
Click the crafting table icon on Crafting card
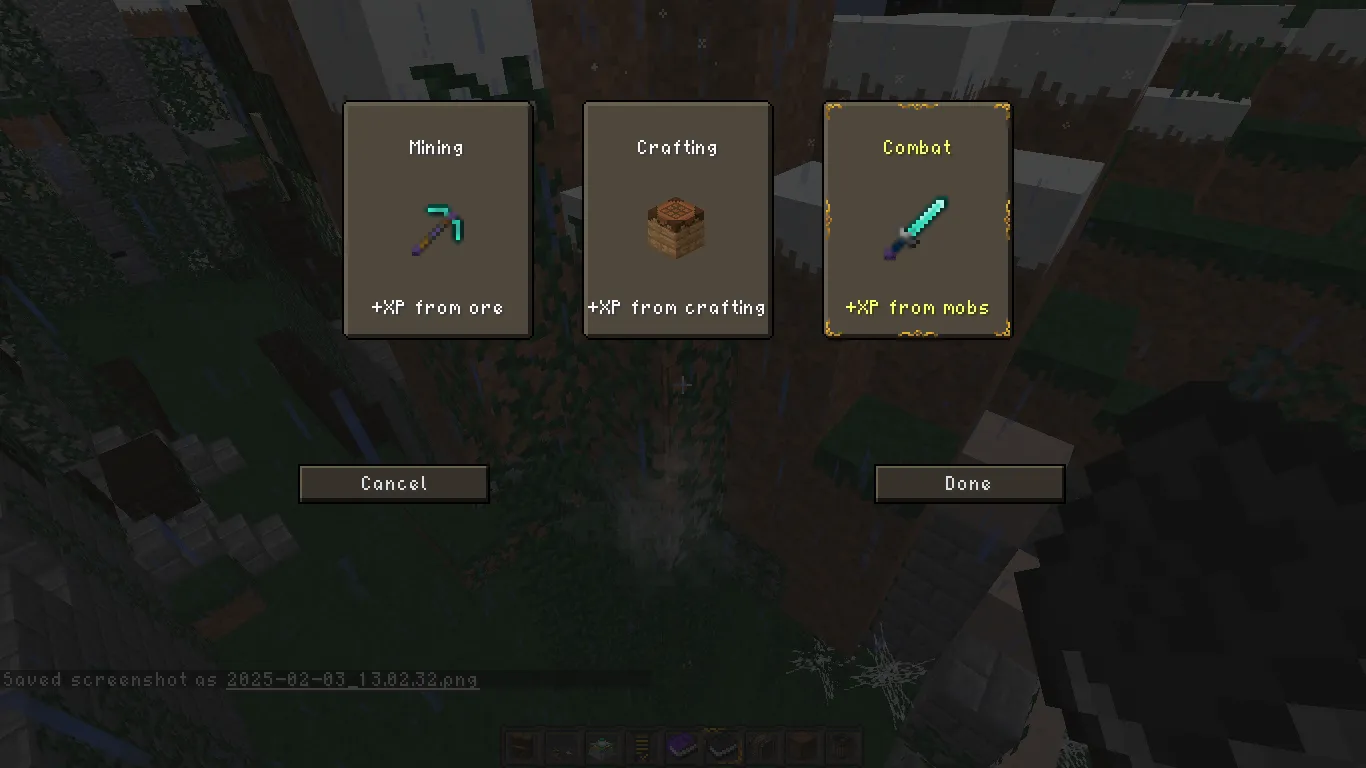point(677,224)
